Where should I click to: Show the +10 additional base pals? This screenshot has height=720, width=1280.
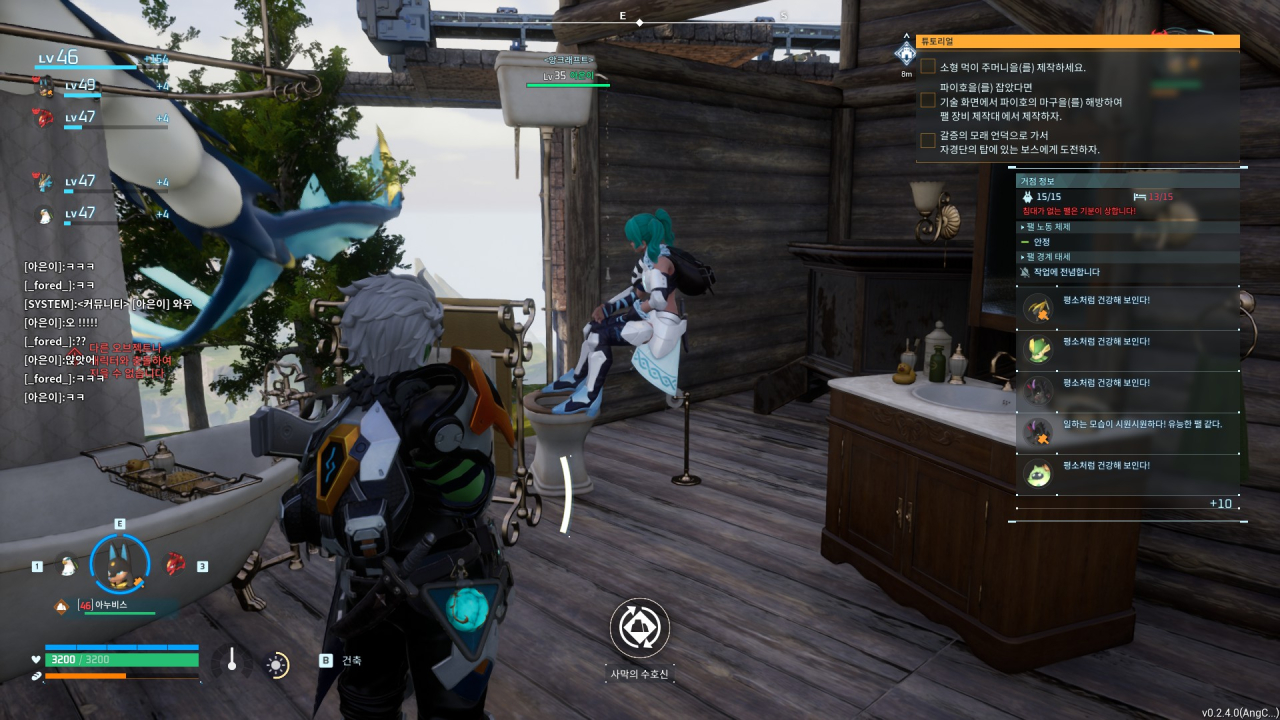pyautogui.click(x=1220, y=503)
